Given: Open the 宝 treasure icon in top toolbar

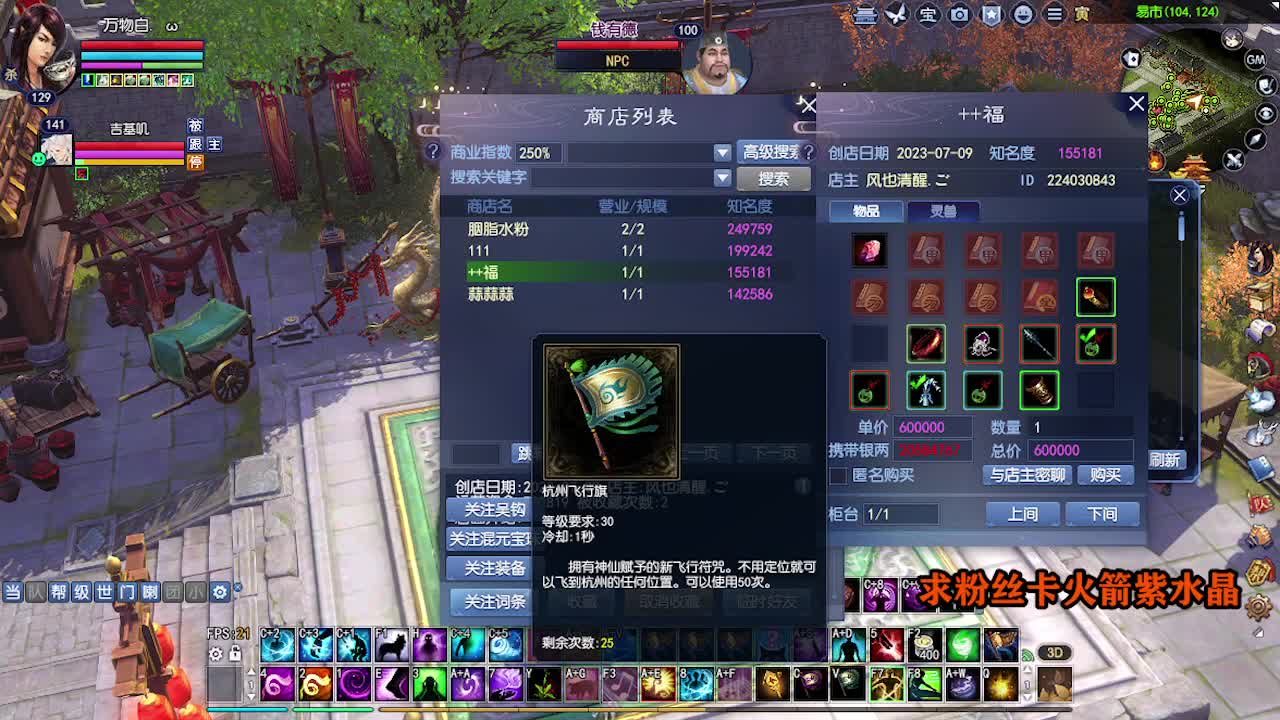Looking at the screenshot, I should click(x=926, y=15).
